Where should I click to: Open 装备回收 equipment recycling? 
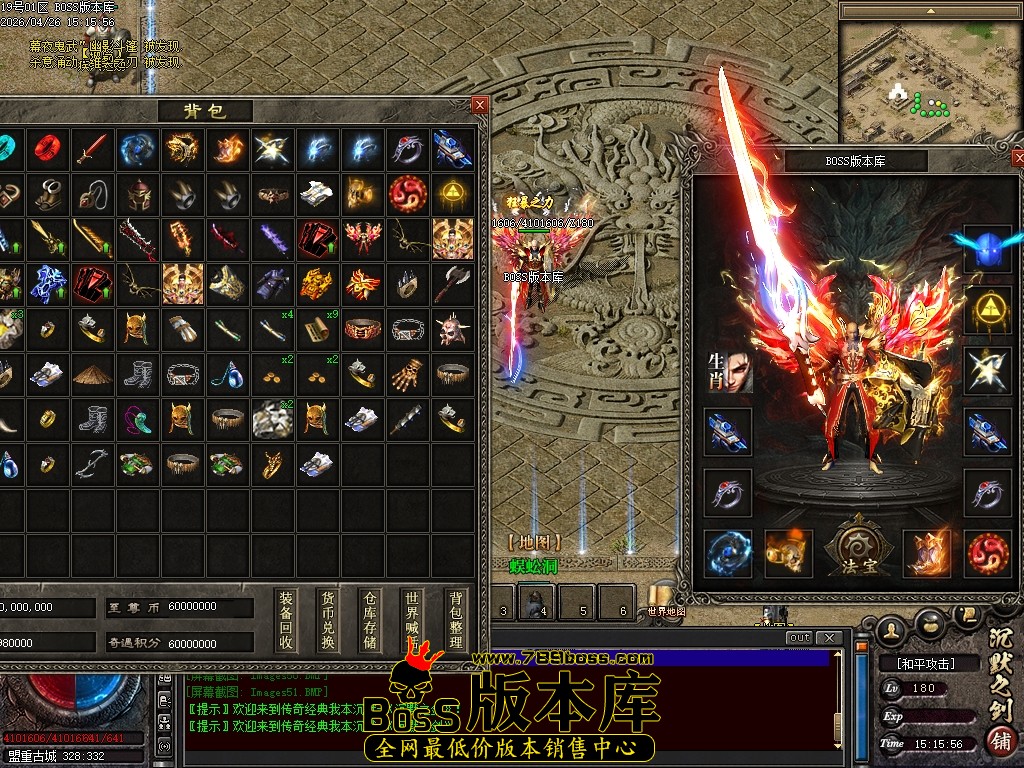pyautogui.click(x=286, y=620)
